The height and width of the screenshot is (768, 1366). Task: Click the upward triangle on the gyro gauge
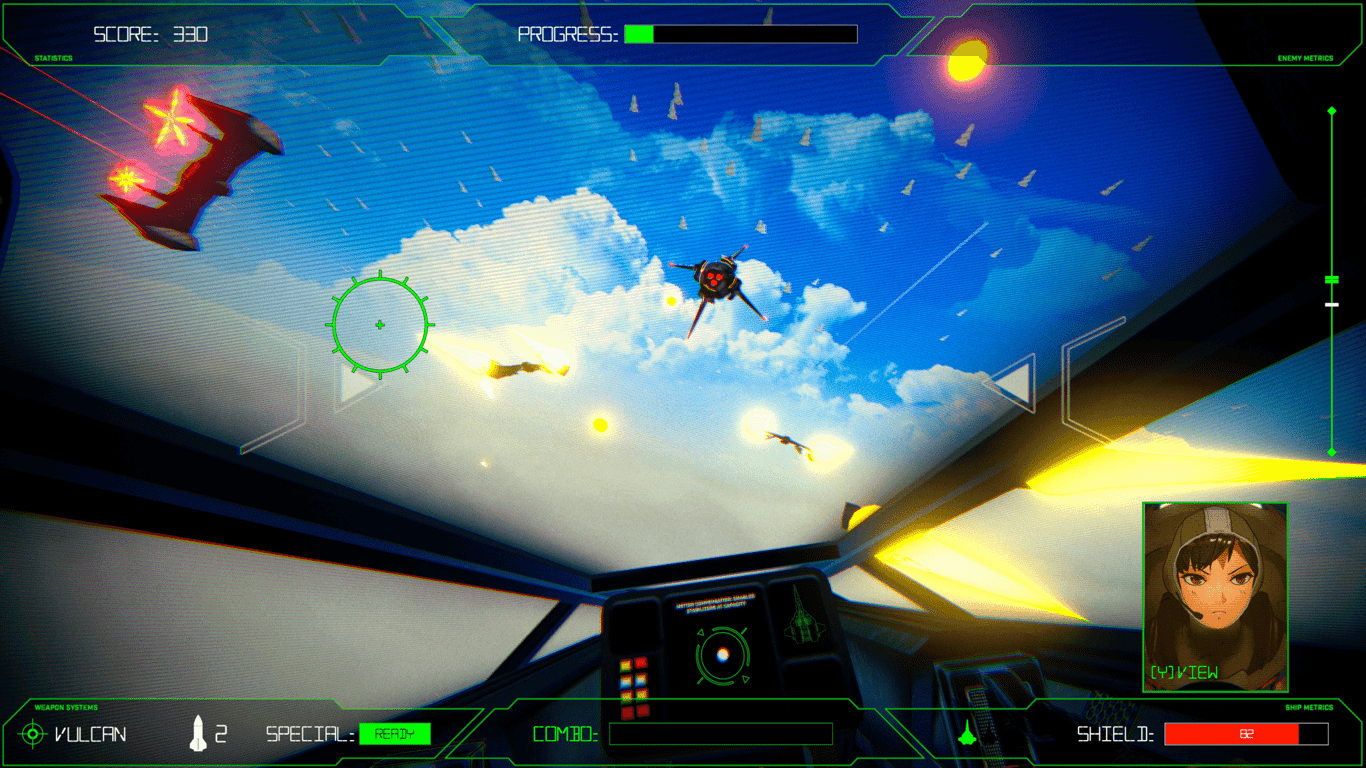pos(701,632)
